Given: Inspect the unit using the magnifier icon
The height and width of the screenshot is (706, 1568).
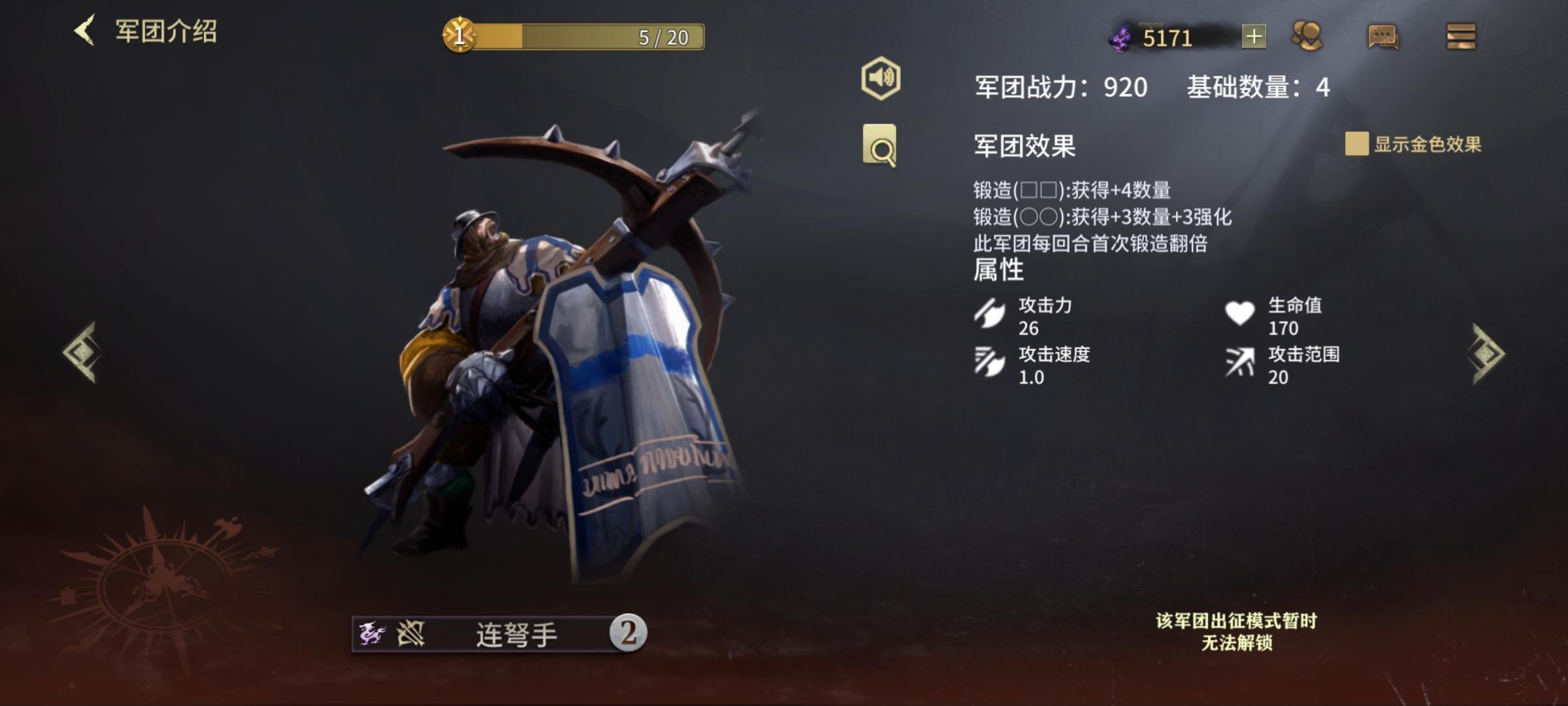Looking at the screenshot, I should (x=879, y=145).
